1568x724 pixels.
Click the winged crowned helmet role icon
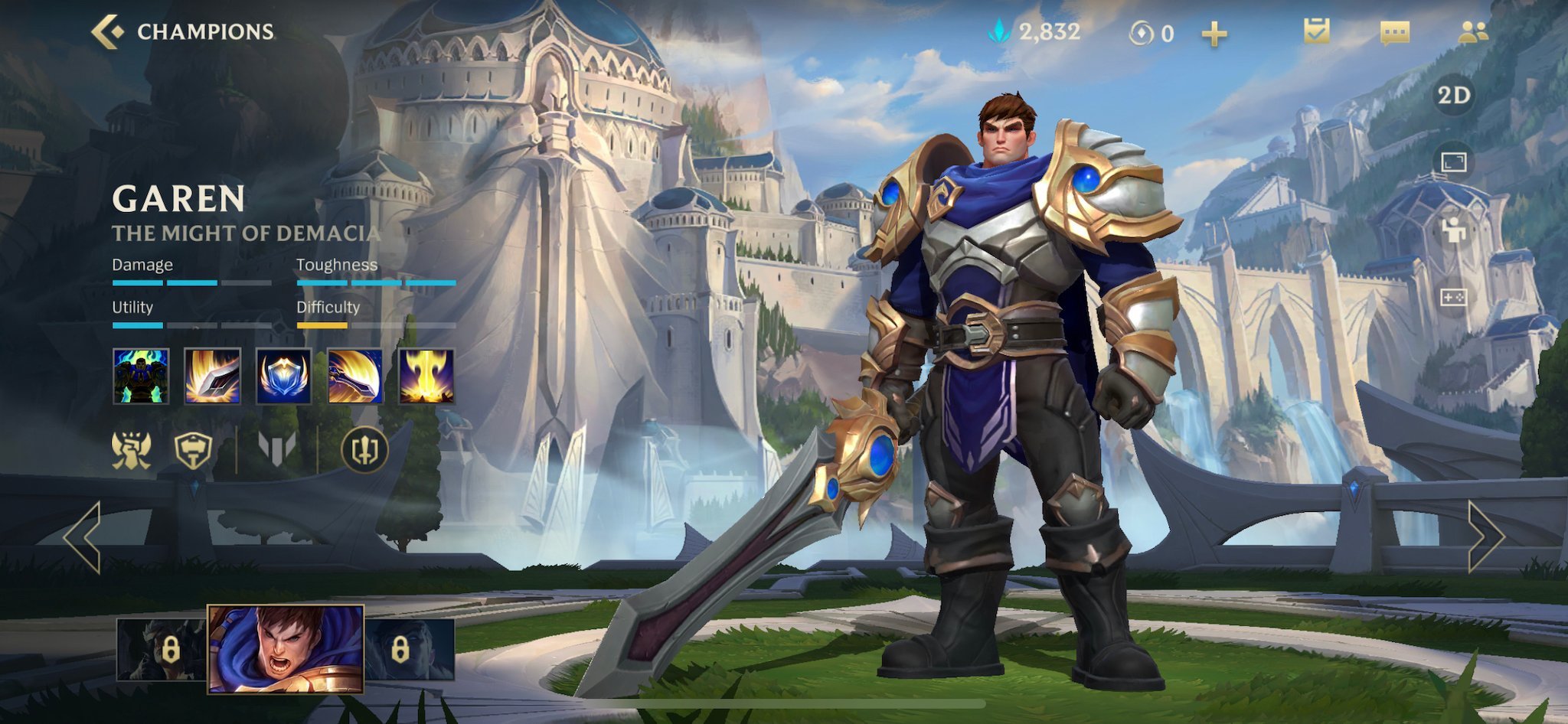pos(132,449)
